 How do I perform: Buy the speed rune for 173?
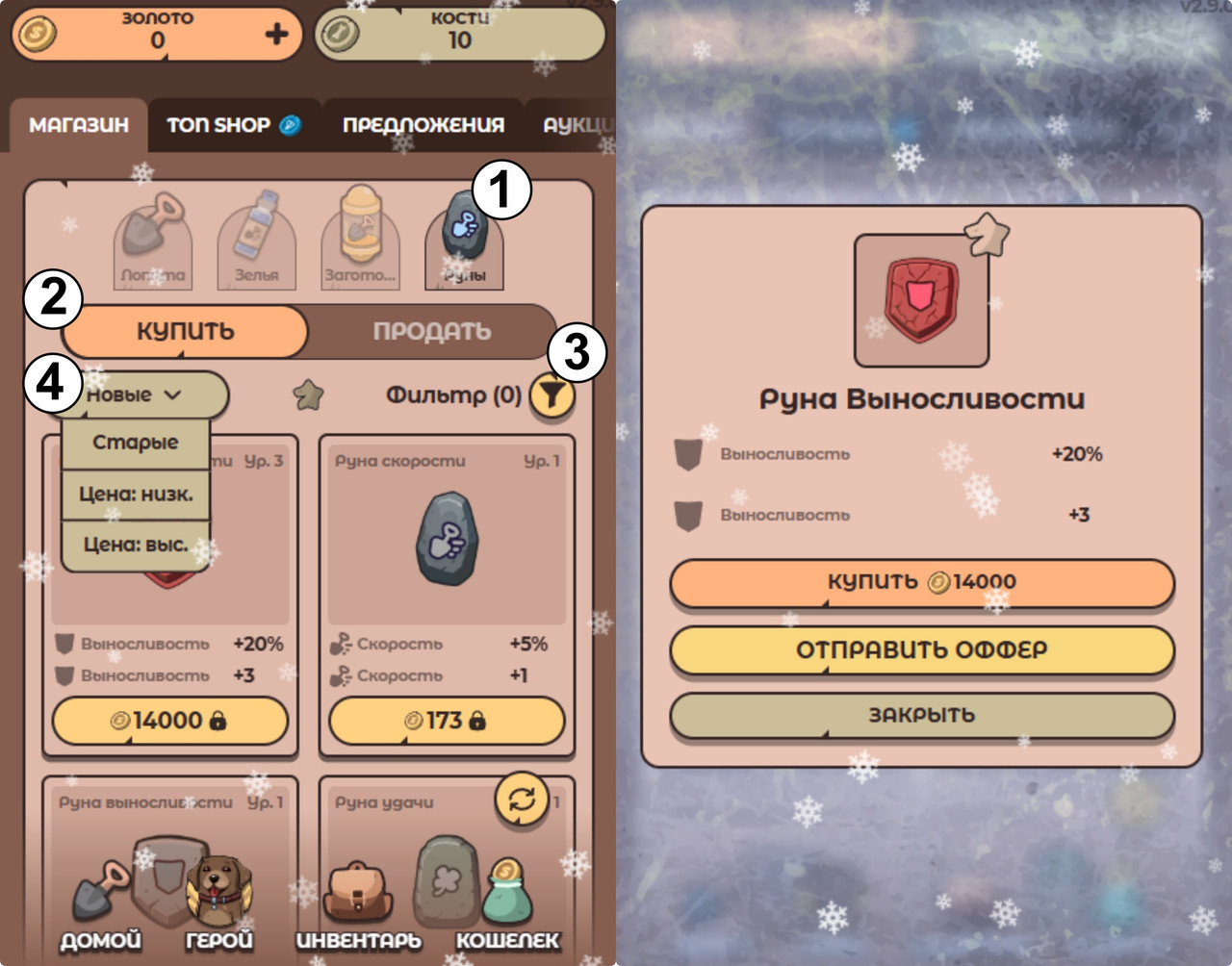coord(447,721)
